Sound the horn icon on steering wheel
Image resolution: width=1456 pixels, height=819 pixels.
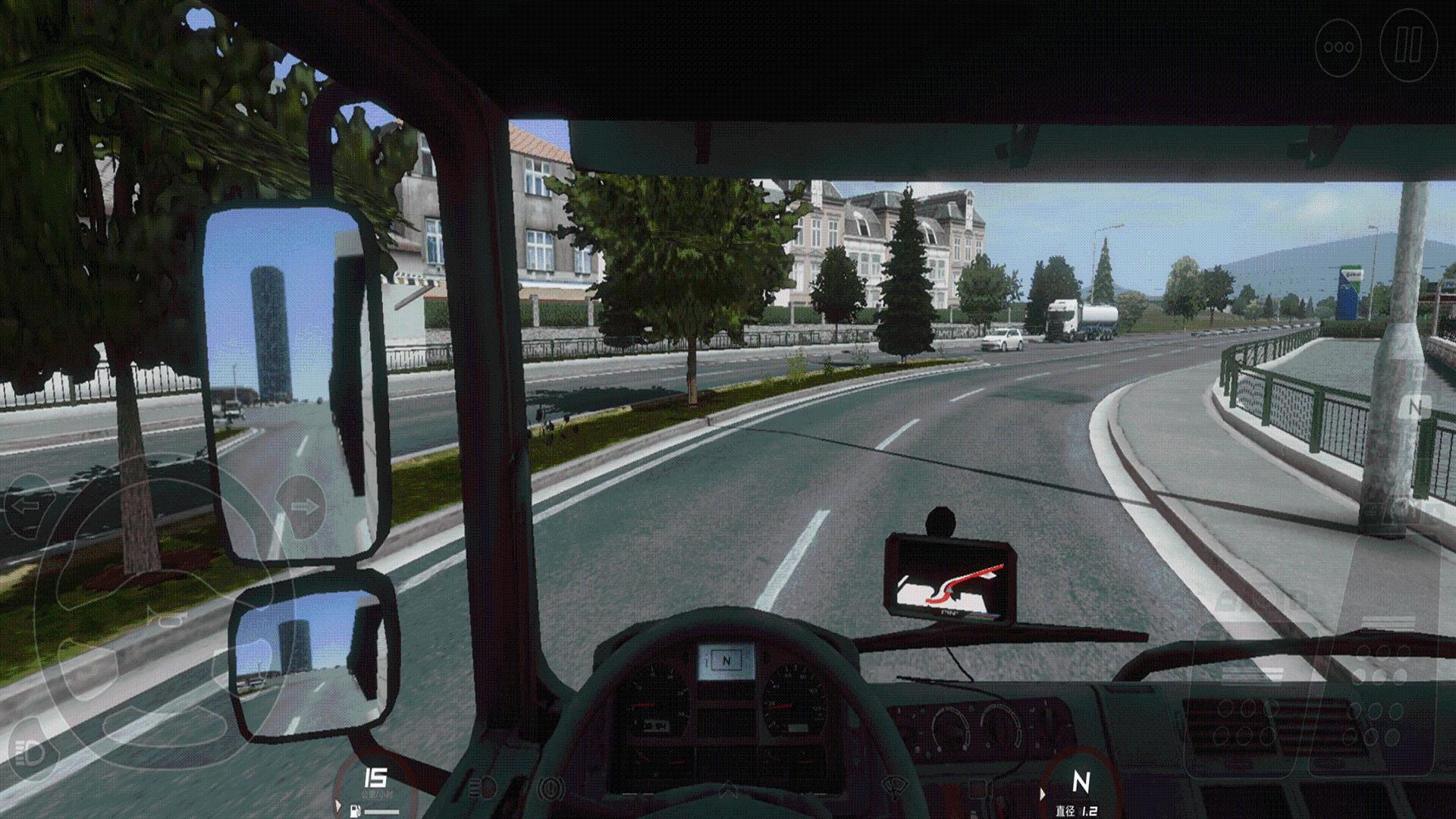click(x=169, y=620)
